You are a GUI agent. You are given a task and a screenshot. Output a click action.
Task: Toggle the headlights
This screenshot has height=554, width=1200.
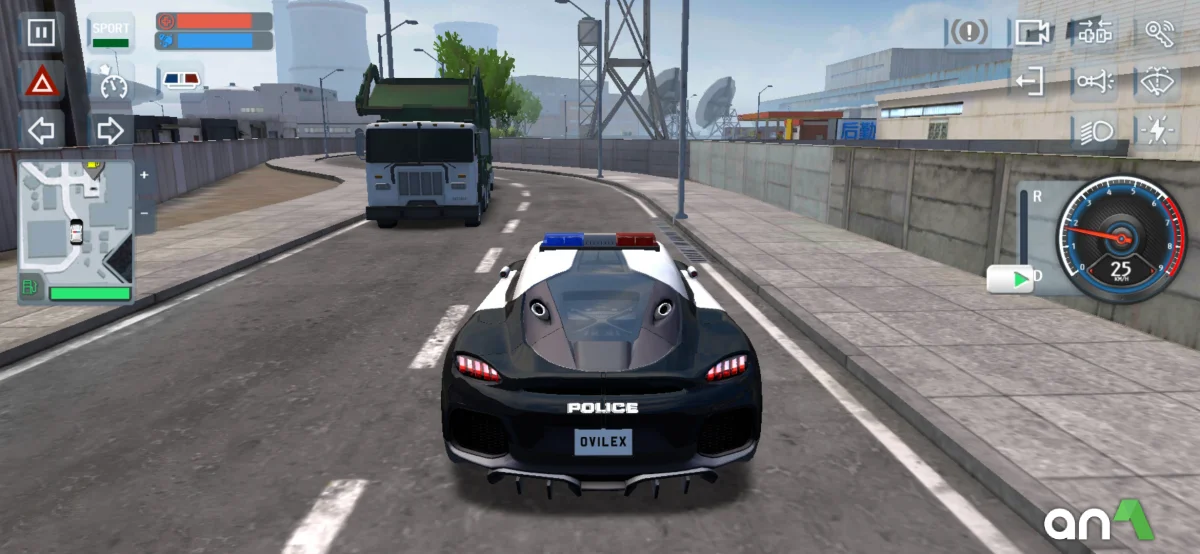coord(1095,131)
